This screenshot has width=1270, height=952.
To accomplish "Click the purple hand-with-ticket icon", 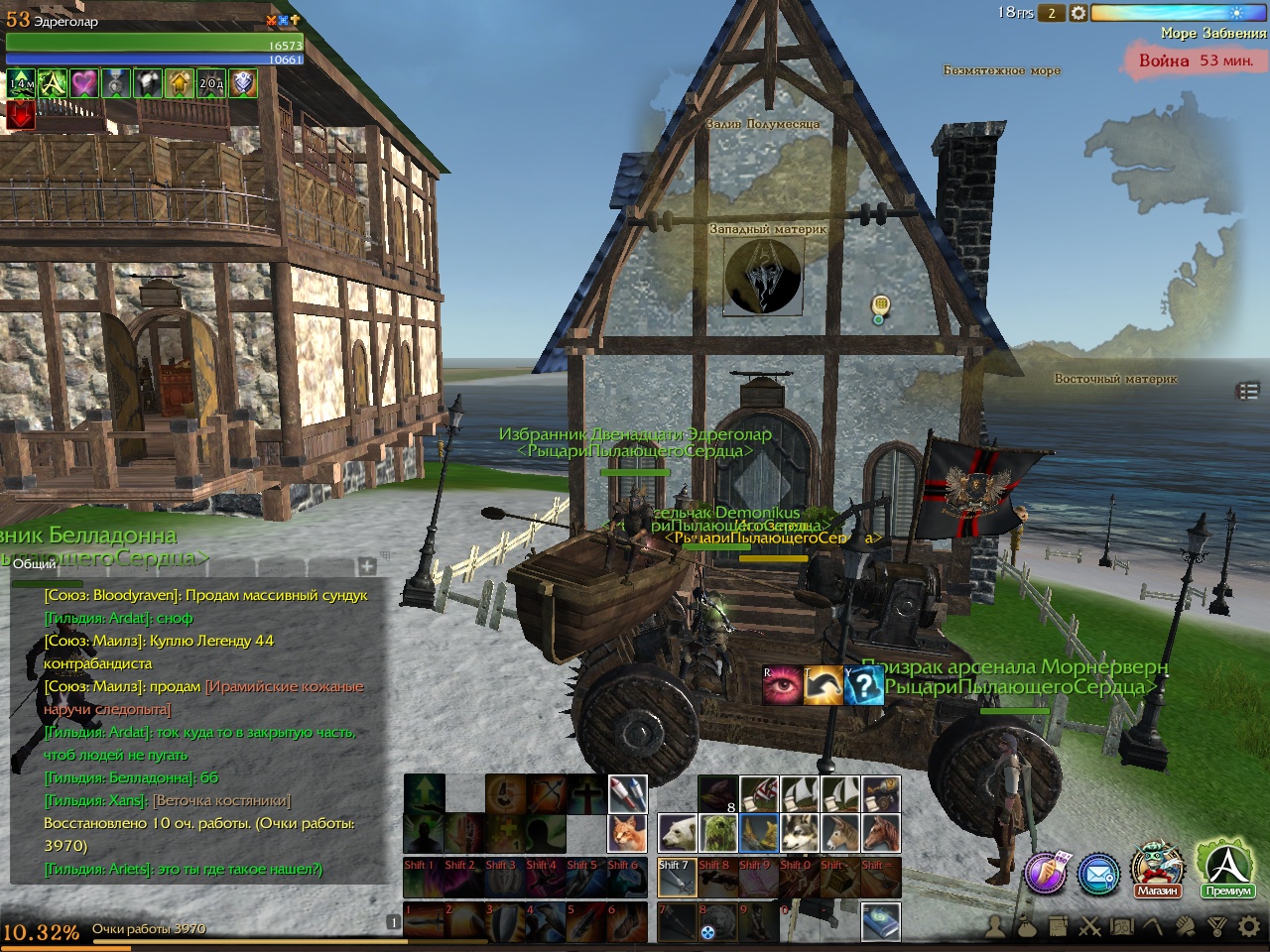I will (1046, 873).
